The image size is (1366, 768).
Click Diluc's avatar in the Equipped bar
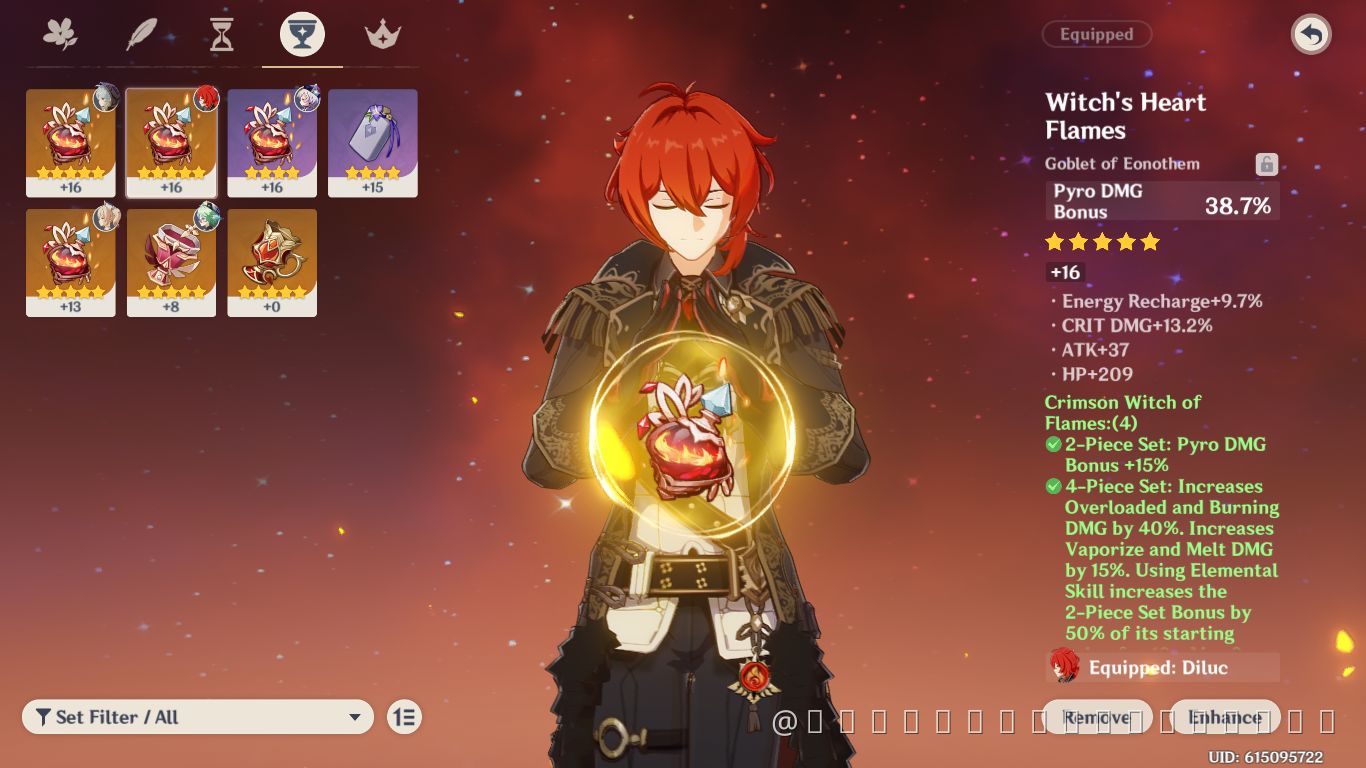[1063, 667]
